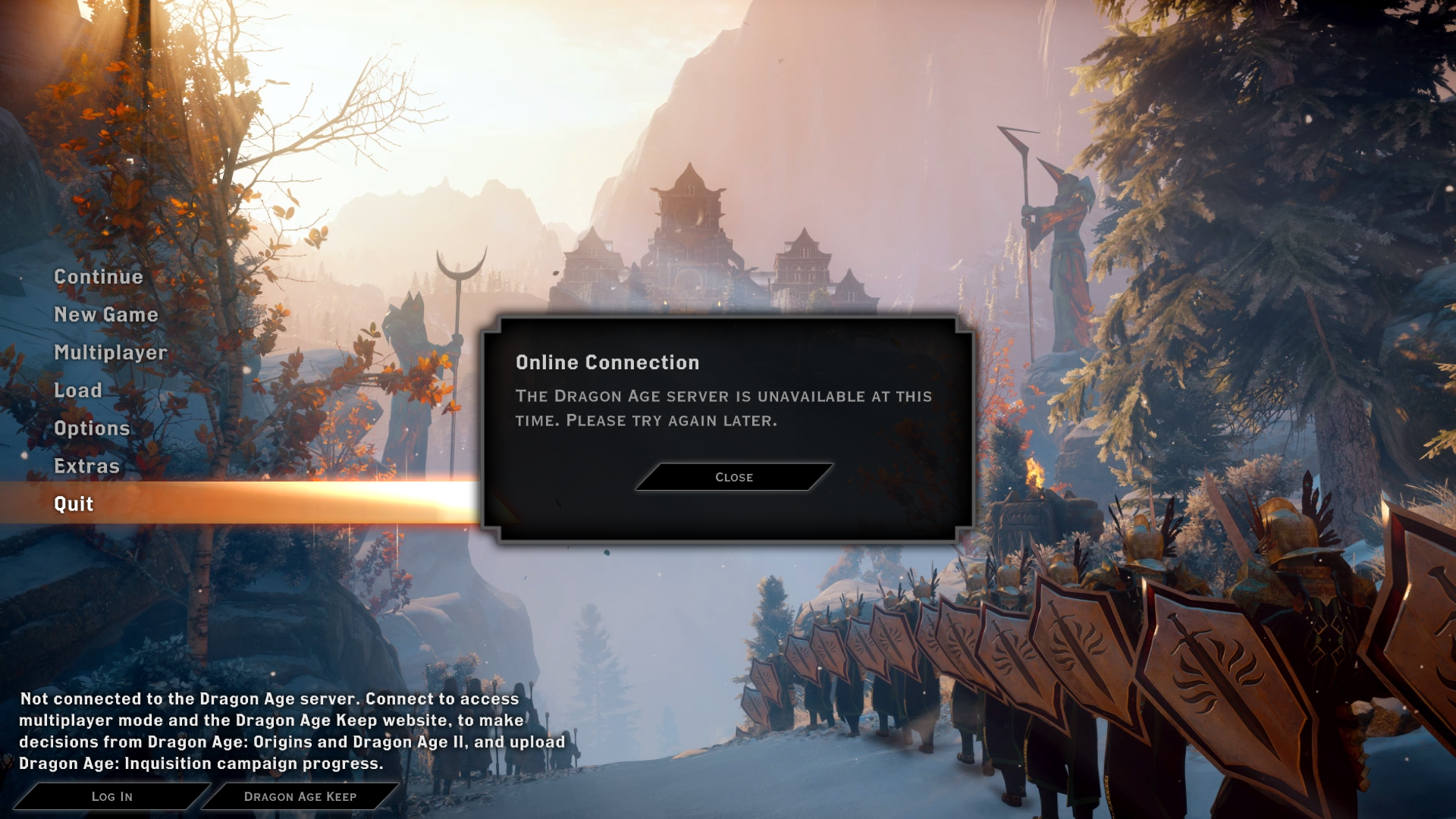Open the Dragon Age Keep button

click(x=300, y=796)
